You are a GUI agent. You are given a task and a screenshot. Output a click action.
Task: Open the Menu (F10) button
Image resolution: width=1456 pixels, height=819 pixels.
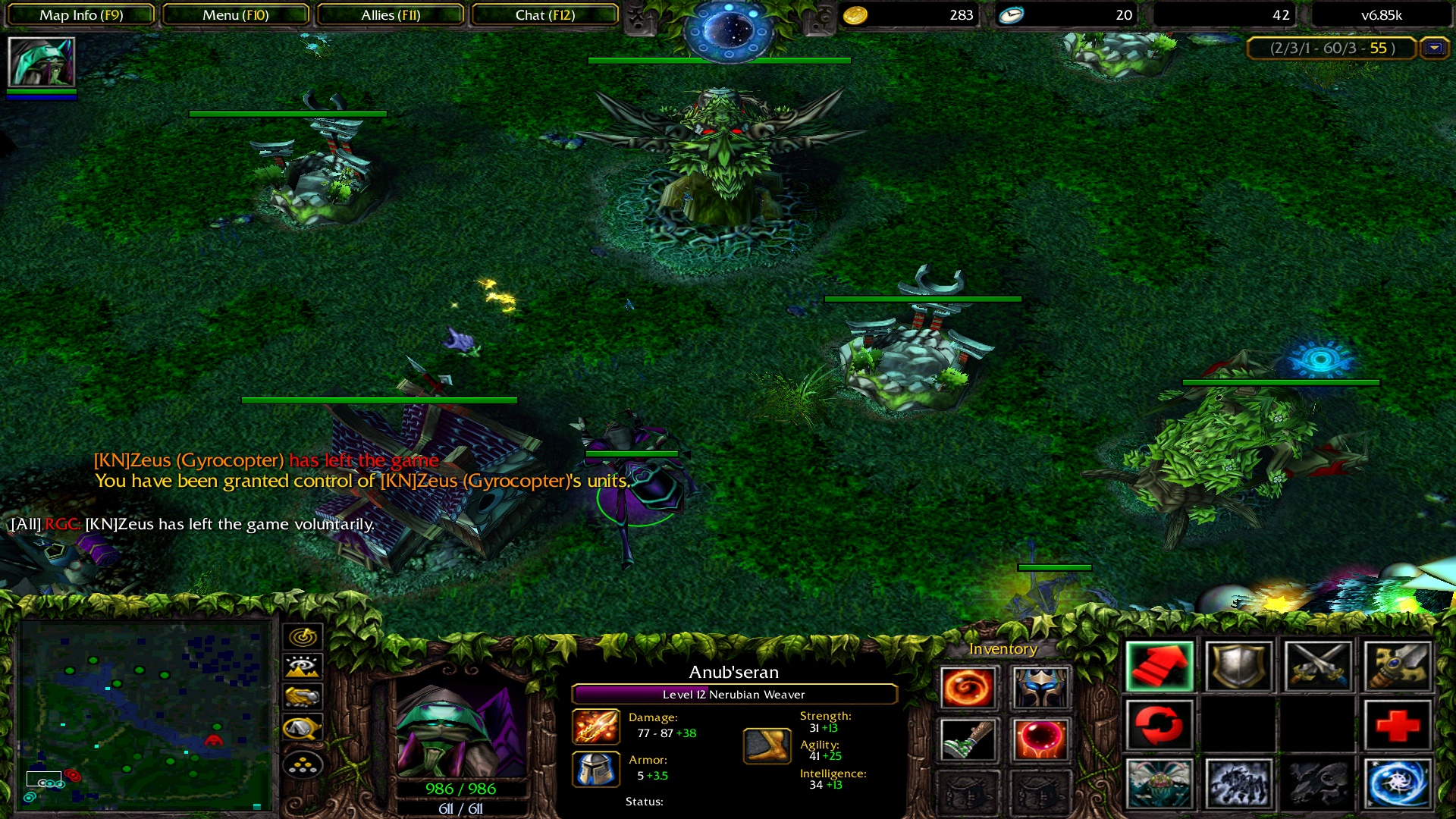236,15
